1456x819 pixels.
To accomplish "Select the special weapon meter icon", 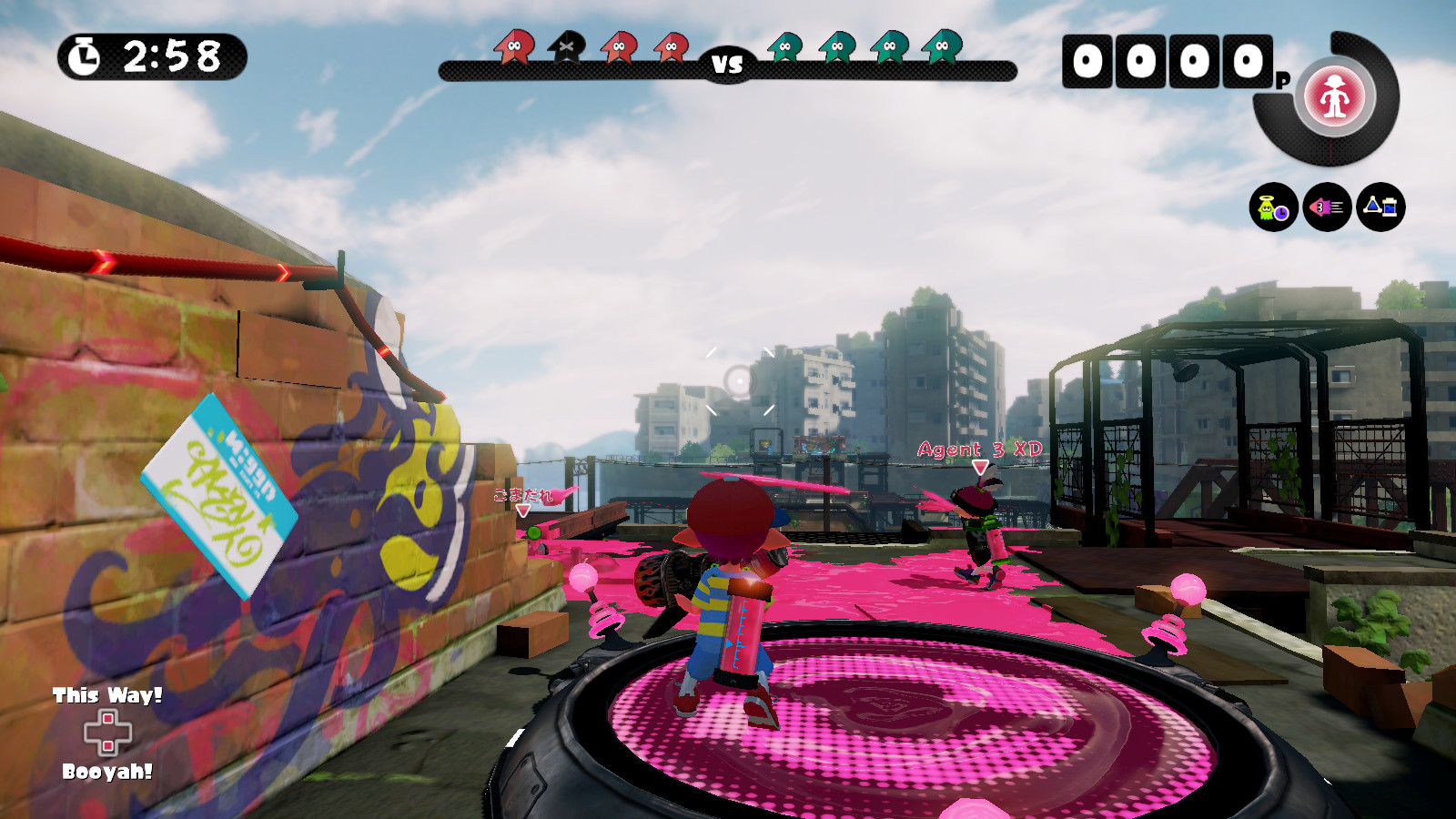I will coord(1332,100).
